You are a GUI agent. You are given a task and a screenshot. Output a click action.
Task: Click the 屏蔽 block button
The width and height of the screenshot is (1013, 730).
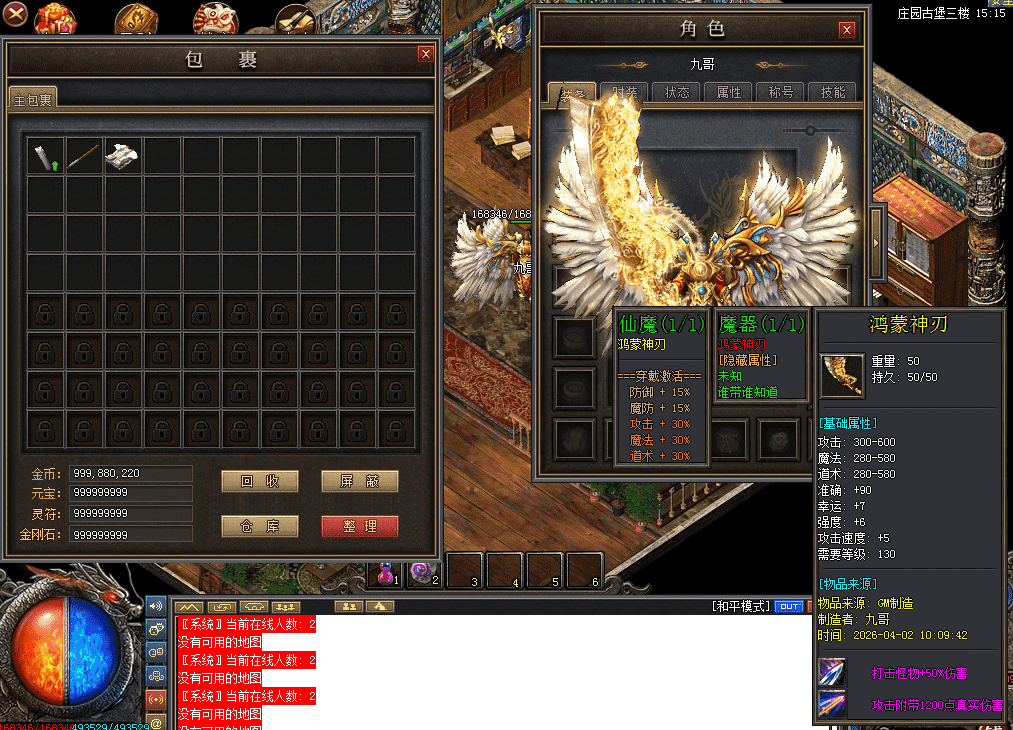[360, 481]
